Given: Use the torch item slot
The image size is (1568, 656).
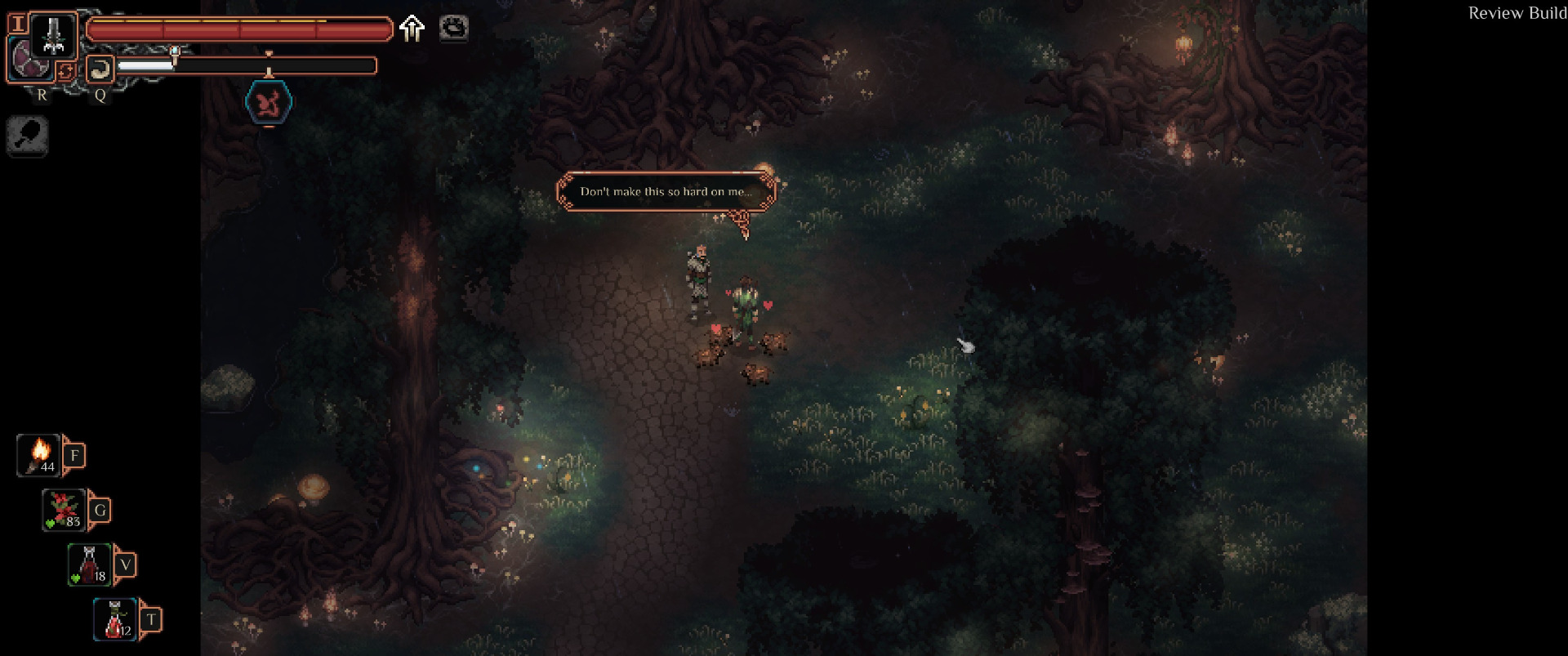Looking at the screenshot, I should [39, 455].
